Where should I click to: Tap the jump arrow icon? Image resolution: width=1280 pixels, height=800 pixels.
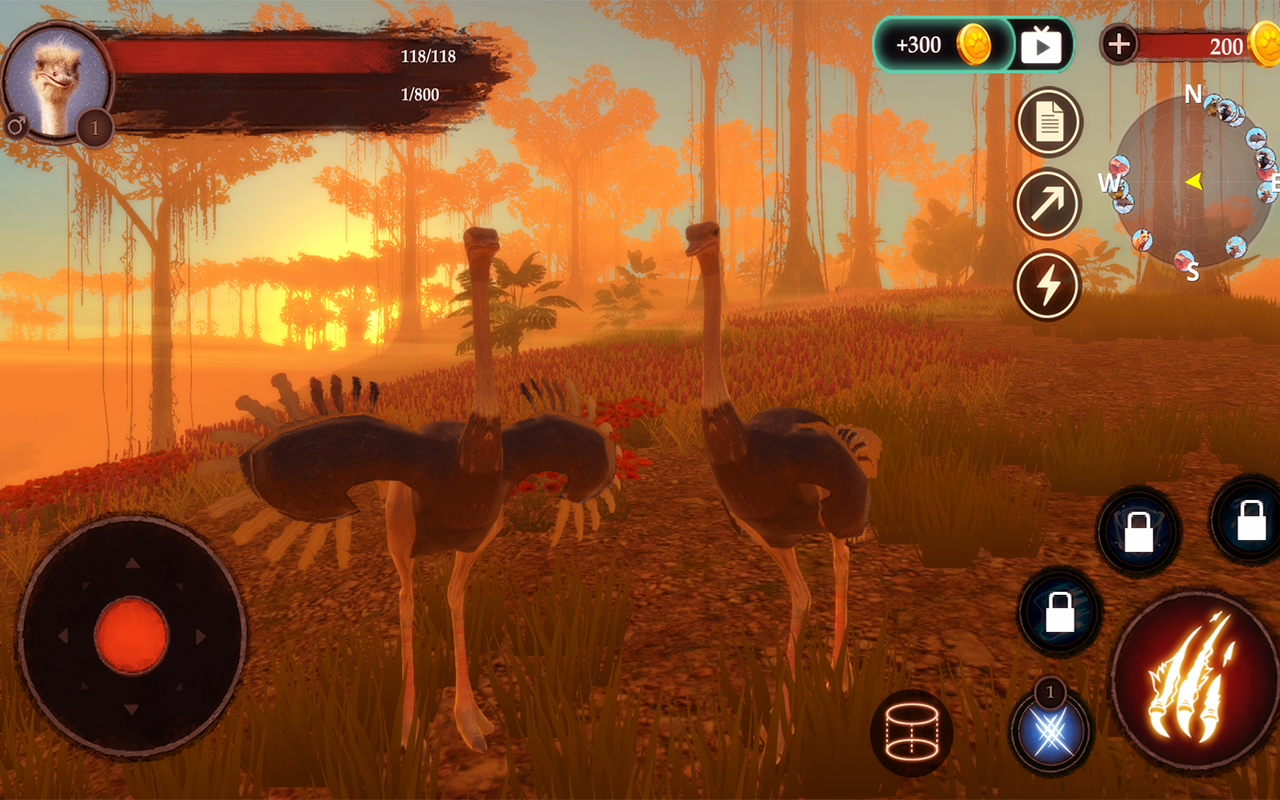pos(1046,205)
